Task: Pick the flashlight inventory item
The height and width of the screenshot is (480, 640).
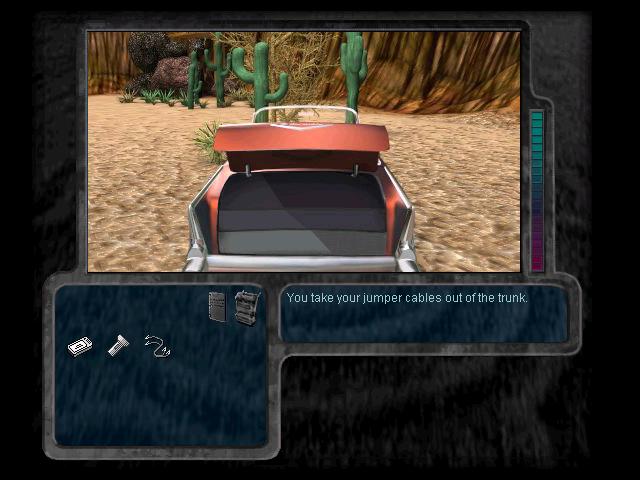Action: (118, 346)
